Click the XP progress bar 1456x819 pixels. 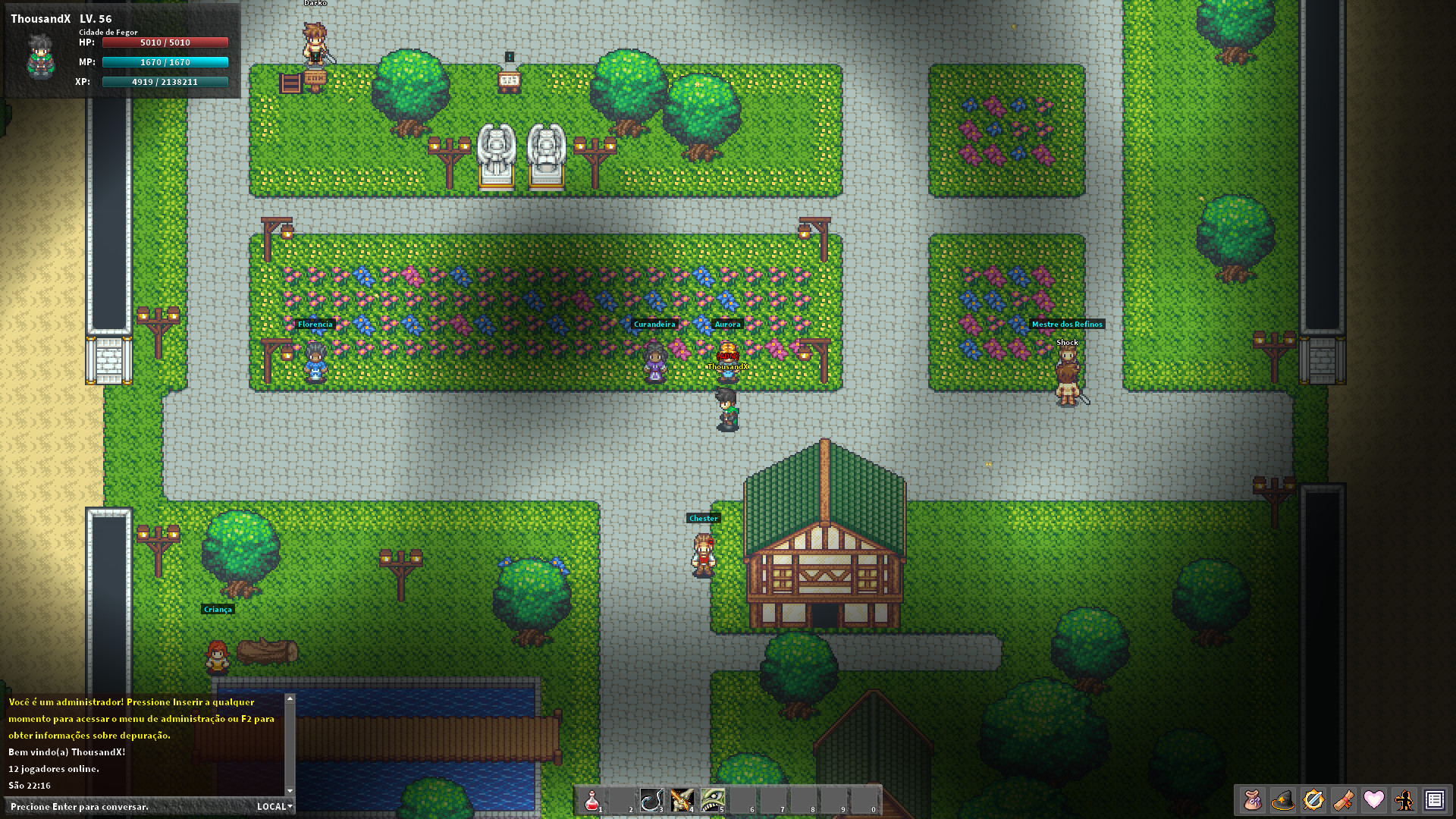coord(164,81)
